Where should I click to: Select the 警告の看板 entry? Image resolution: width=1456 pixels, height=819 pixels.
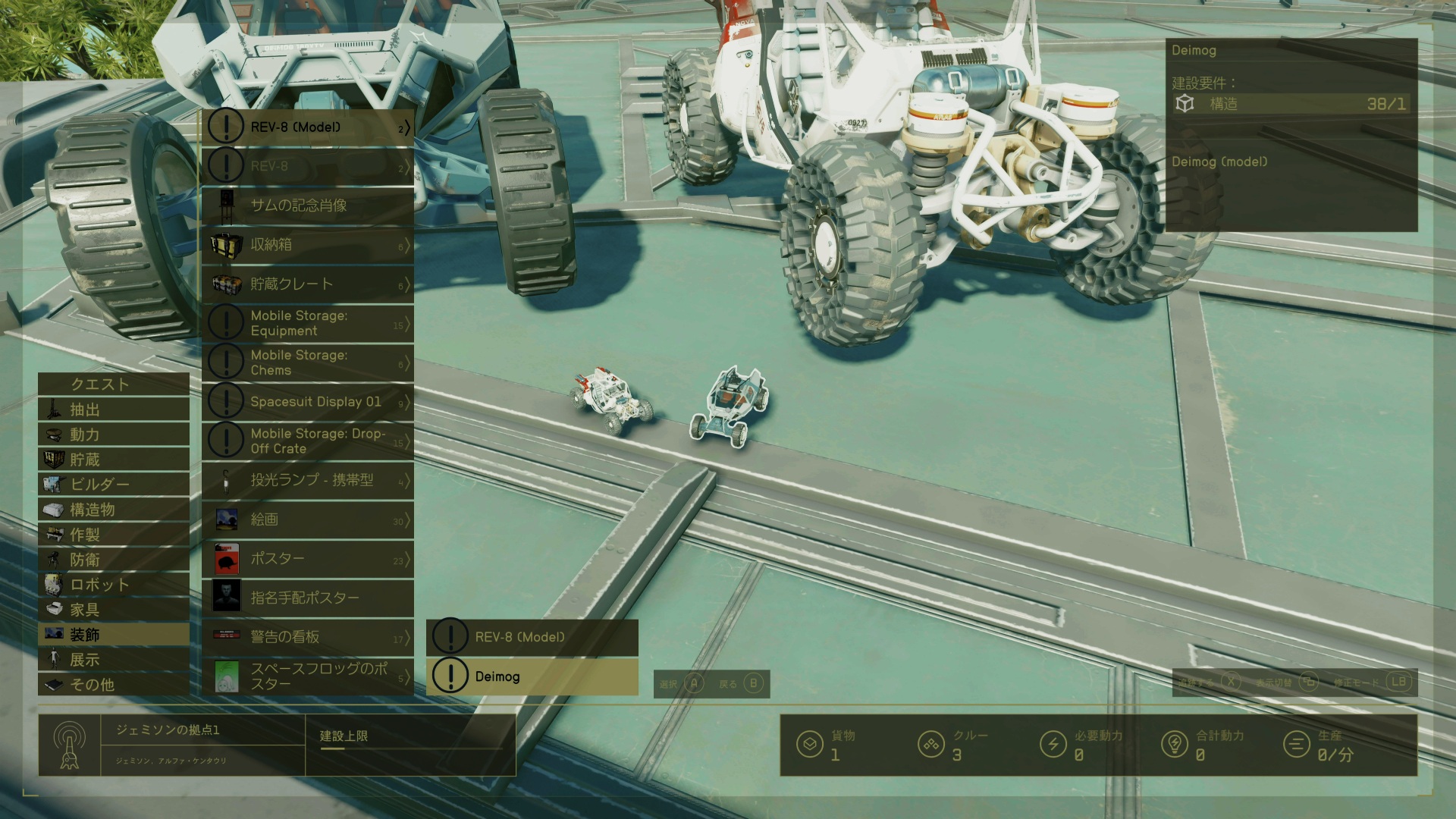tap(308, 637)
